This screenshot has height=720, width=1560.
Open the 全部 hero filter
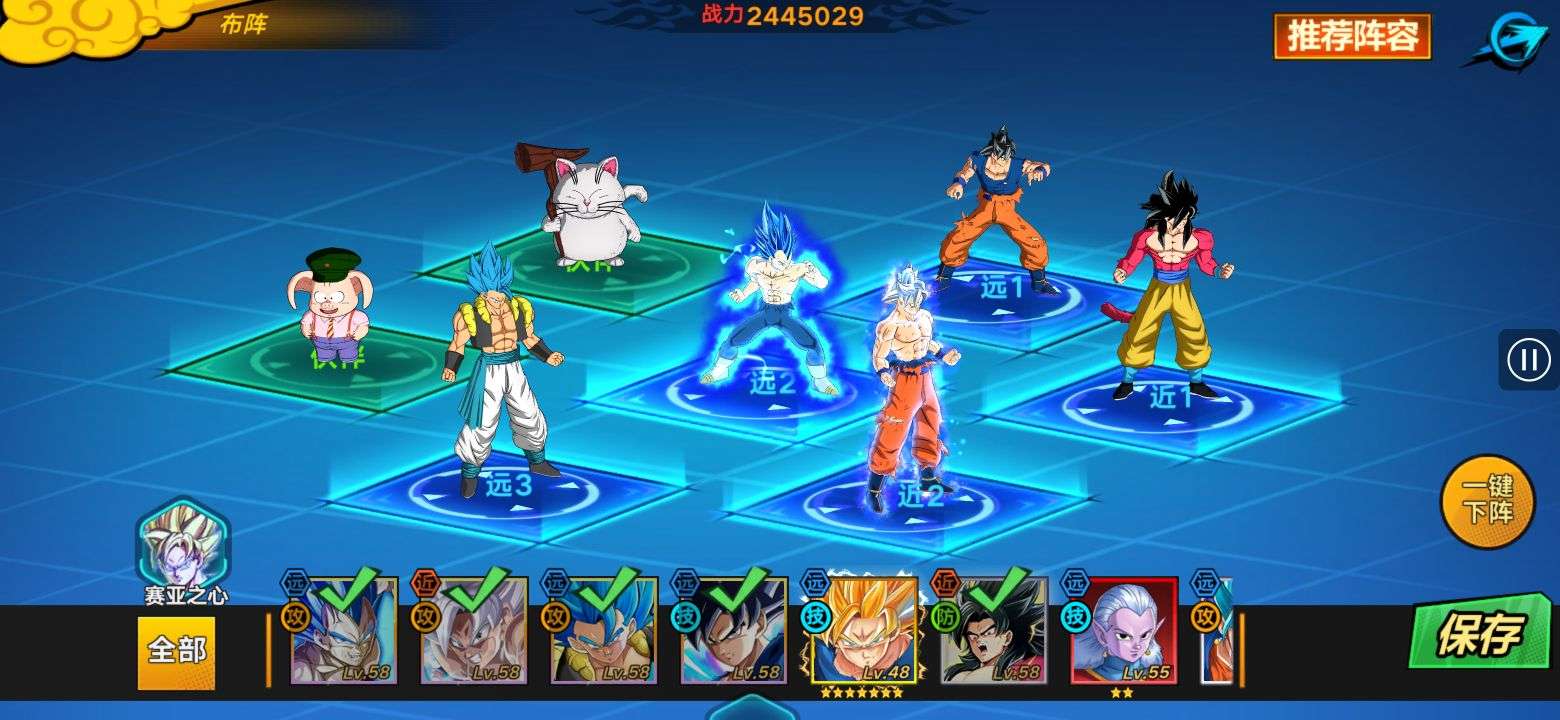tap(176, 652)
